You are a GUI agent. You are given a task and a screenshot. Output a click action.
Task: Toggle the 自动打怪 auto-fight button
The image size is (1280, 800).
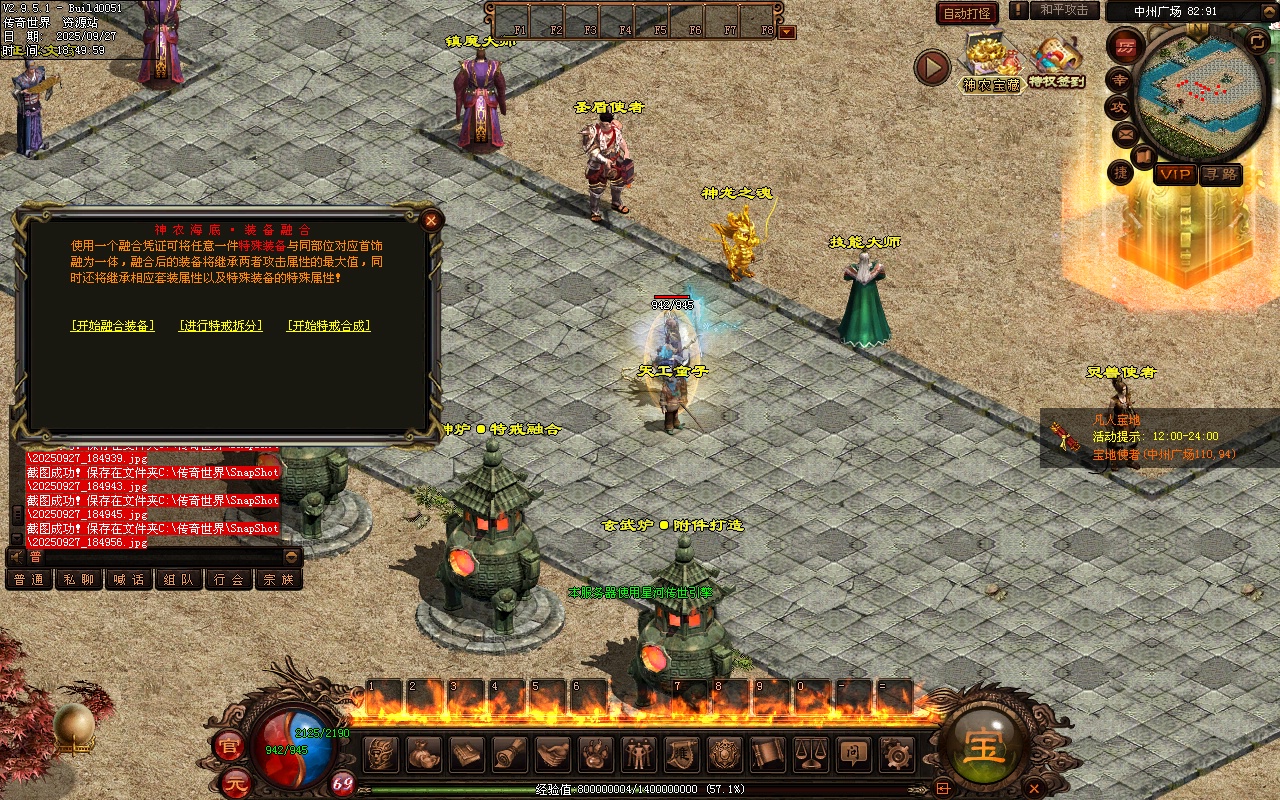tap(968, 13)
